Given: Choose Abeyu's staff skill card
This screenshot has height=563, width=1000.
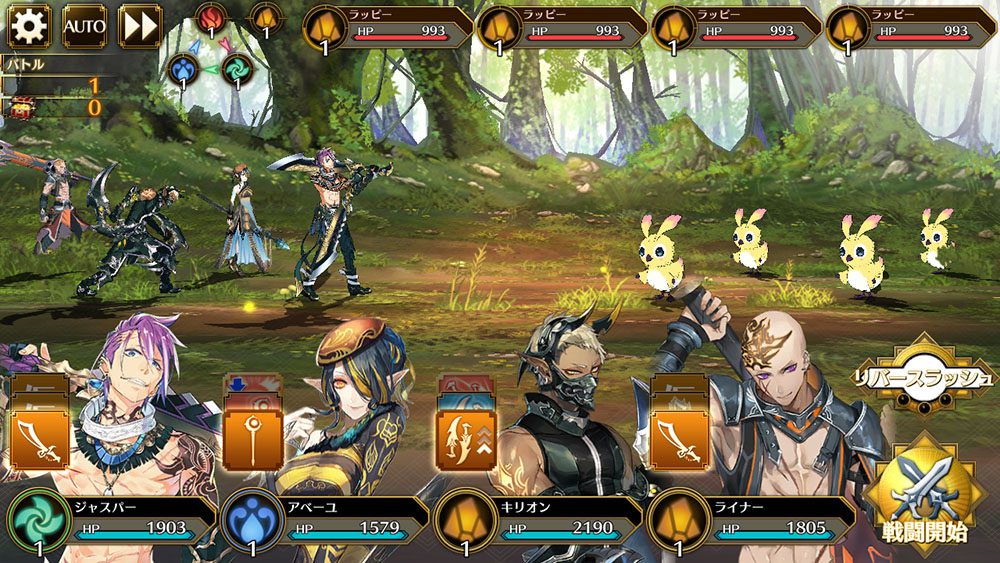Looking at the screenshot, I should tap(253, 438).
